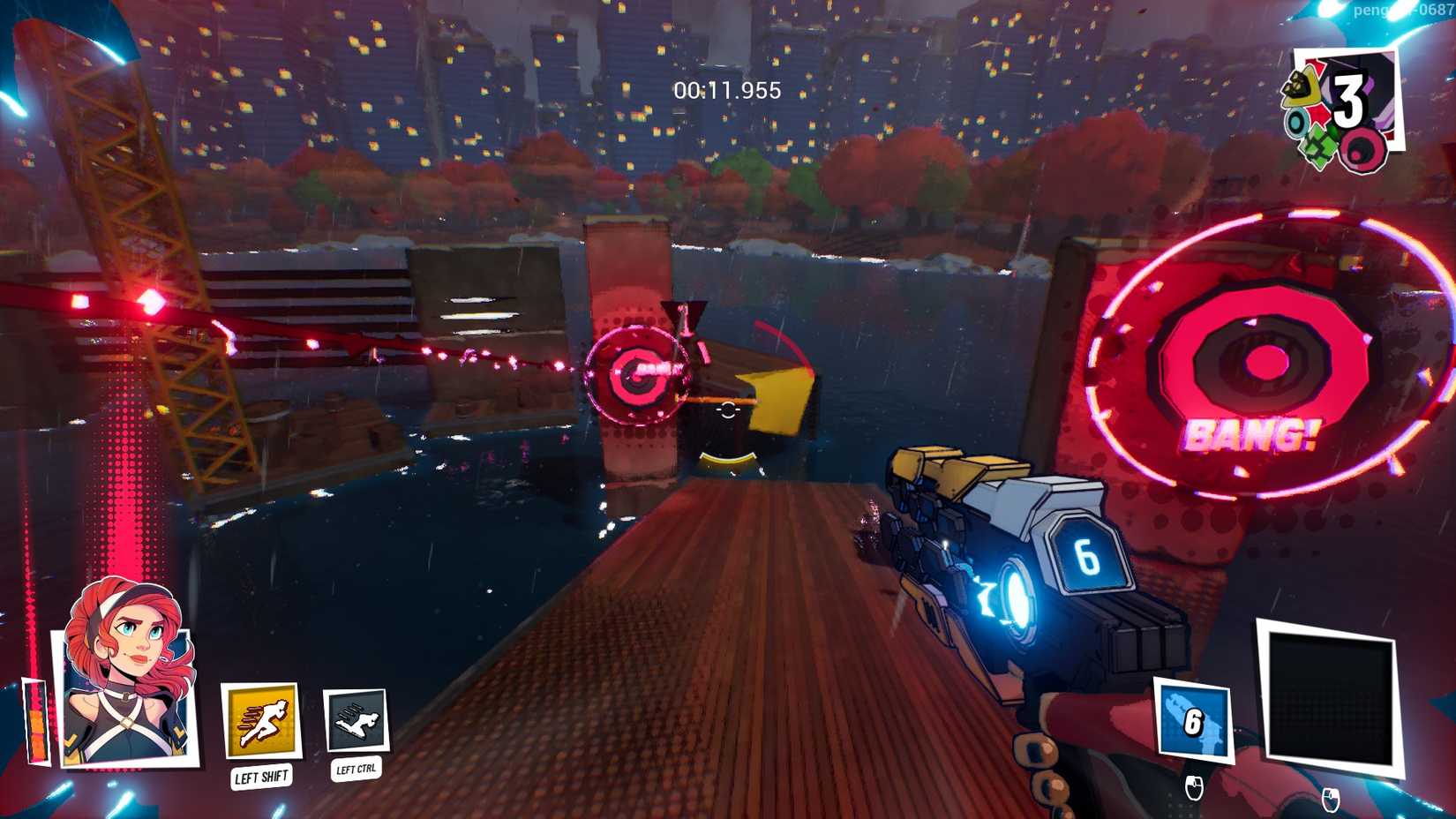This screenshot has width=1456, height=819.
Task: Select the slide ability icon labeled LEFT CTRL
Action: pos(356,721)
